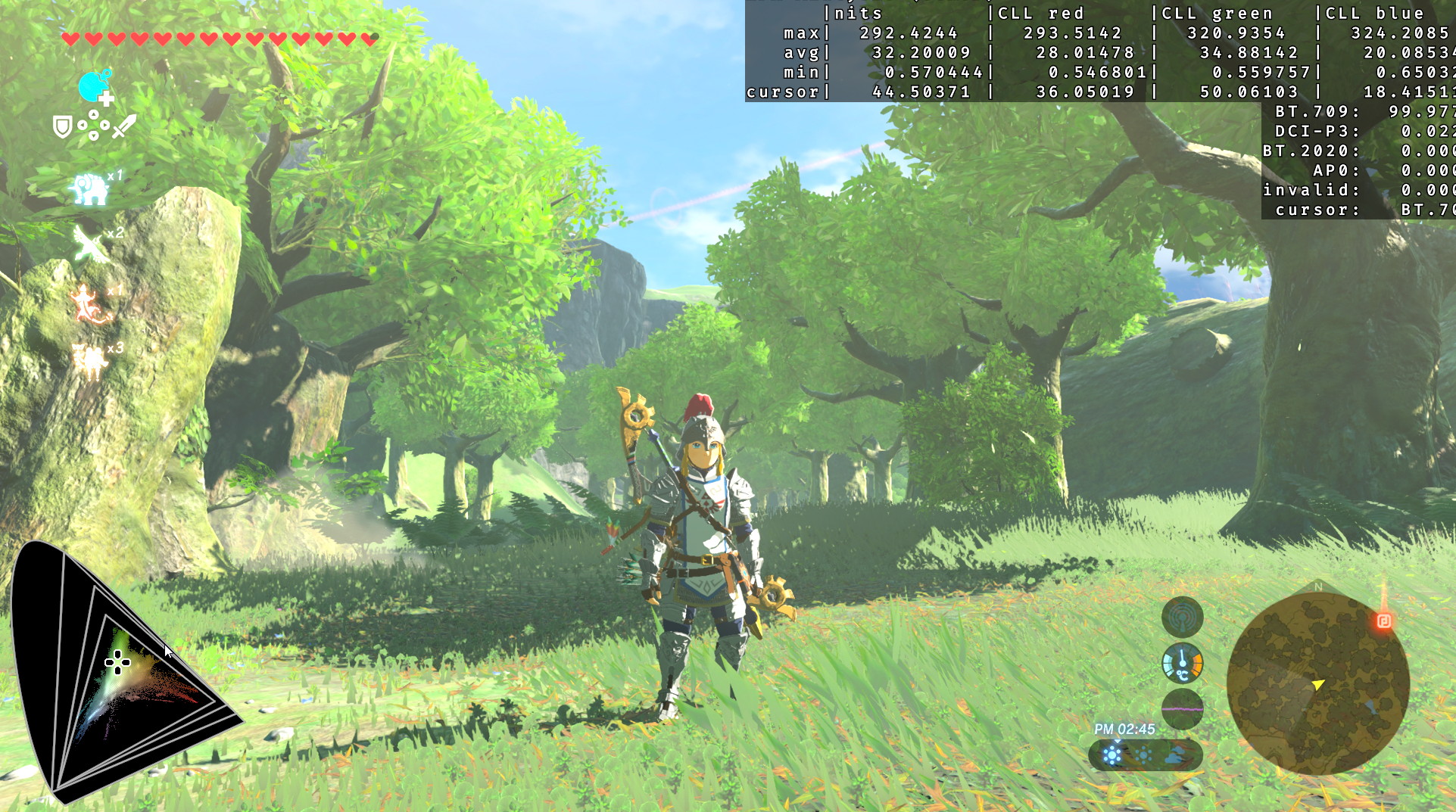1456x812 pixels.
Task: Activate Revali's Gale bird icon
Action: point(91,244)
